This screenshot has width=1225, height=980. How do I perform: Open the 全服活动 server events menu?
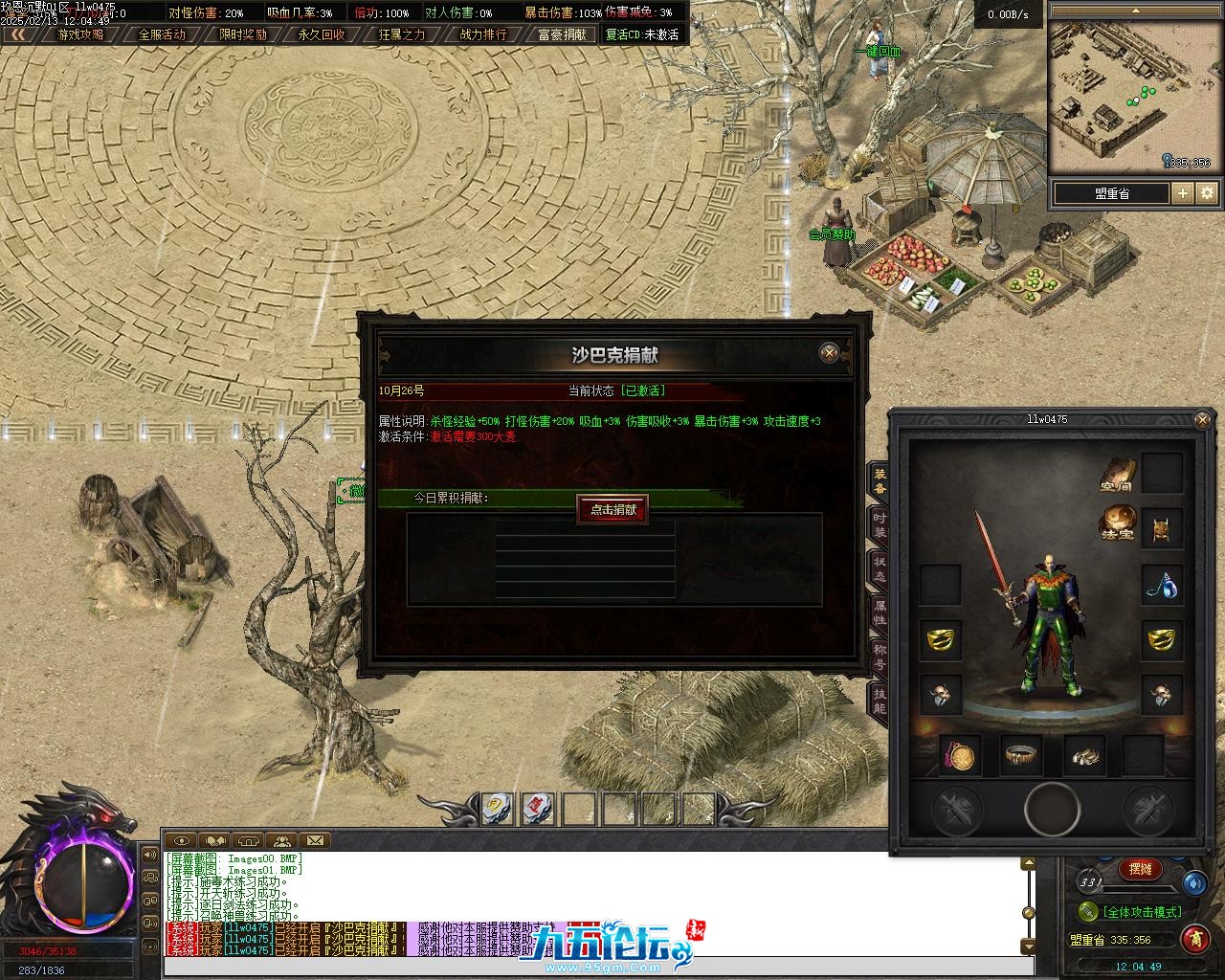pos(162,34)
